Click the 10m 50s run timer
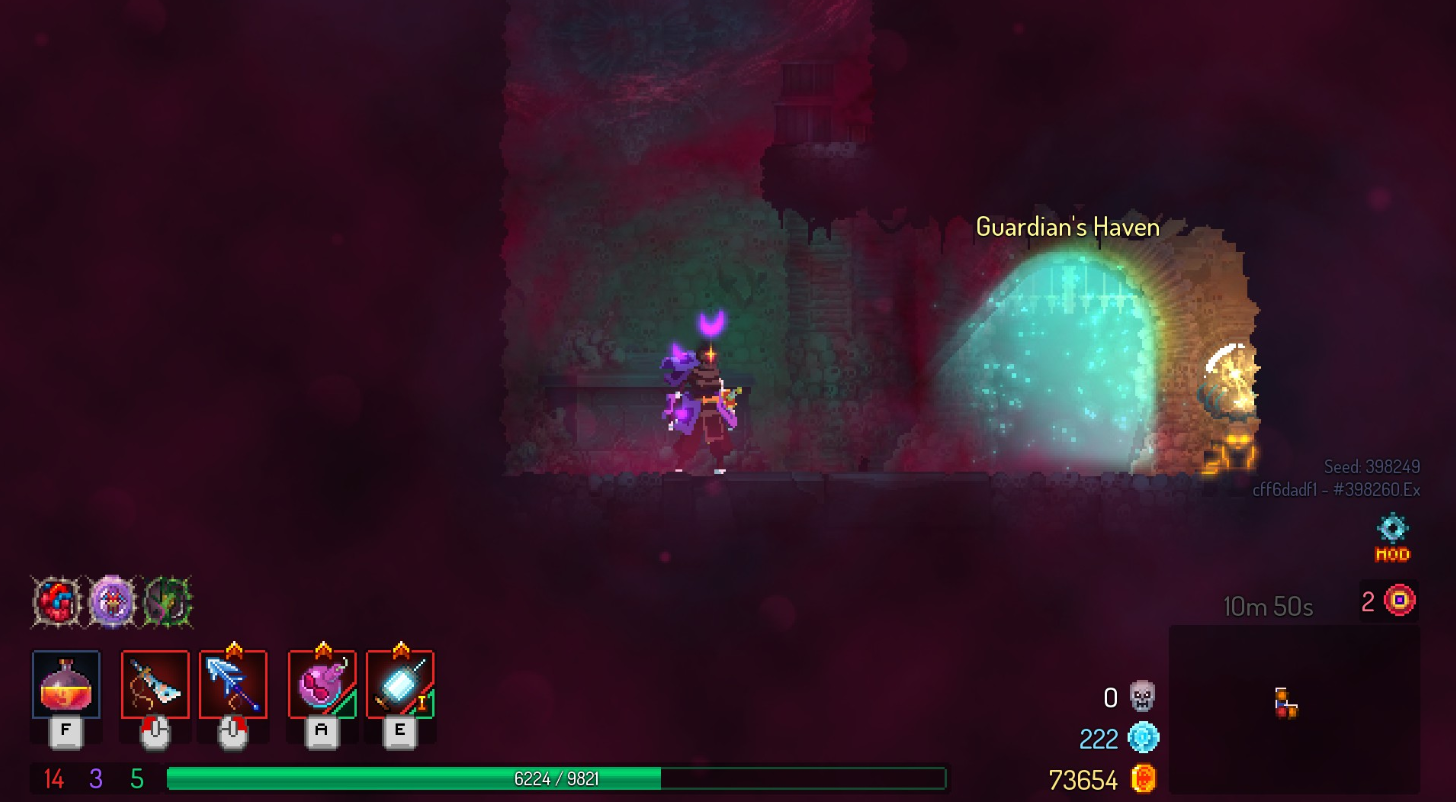The width and height of the screenshot is (1456, 802). pos(1266,605)
